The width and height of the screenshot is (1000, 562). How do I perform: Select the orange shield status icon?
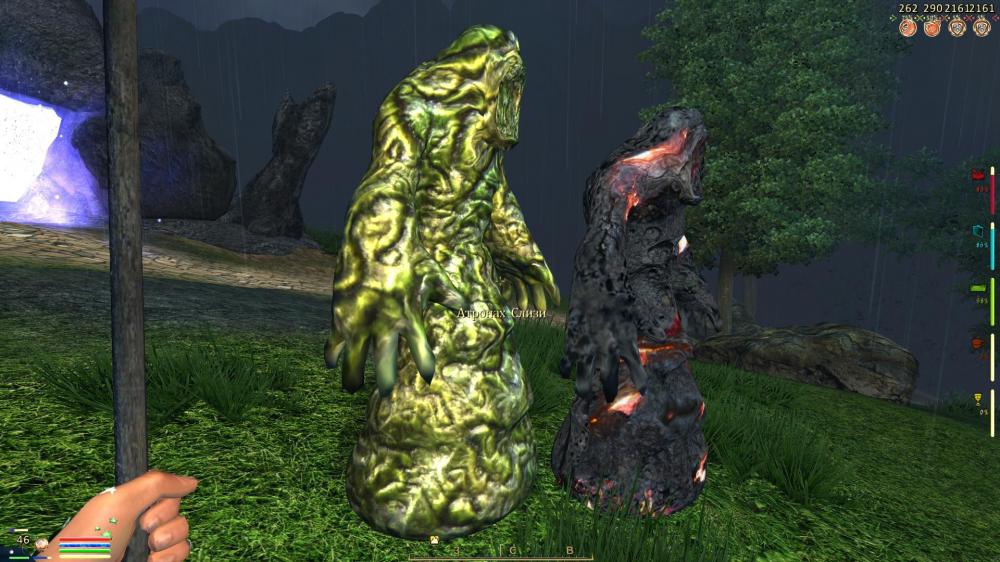(978, 345)
